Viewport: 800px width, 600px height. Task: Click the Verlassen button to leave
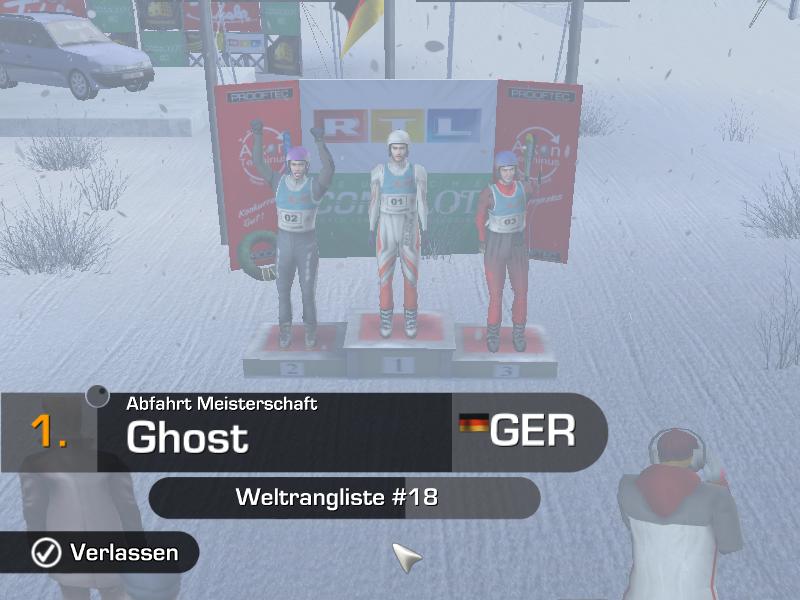pyautogui.click(x=105, y=552)
